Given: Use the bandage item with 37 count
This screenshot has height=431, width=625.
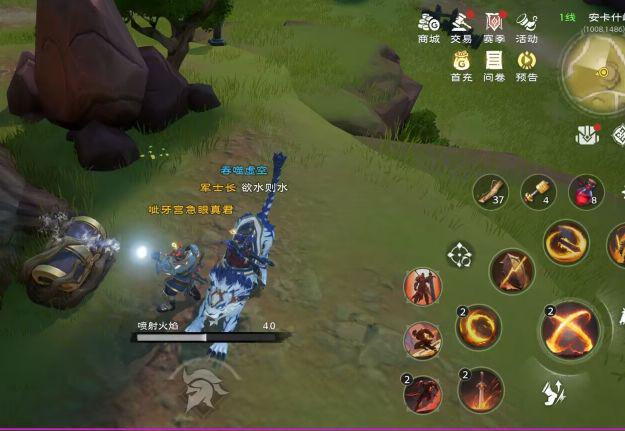Looking at the screenshot, I should [491, 191].
